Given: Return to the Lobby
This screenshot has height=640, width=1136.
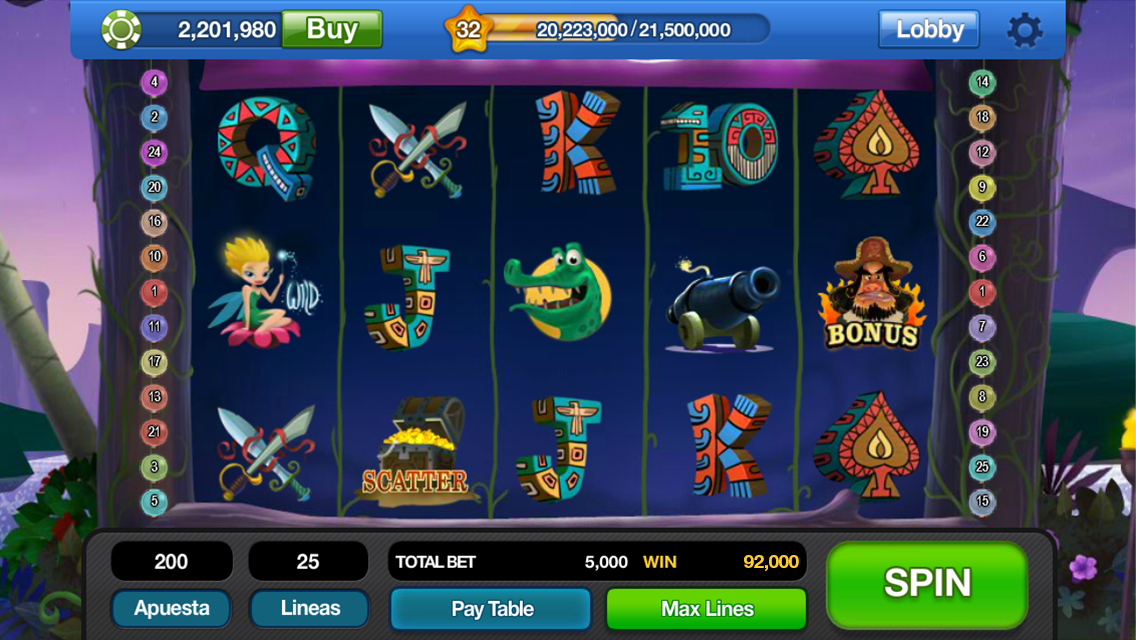Looking at the screenshot, I should point(928,30).
